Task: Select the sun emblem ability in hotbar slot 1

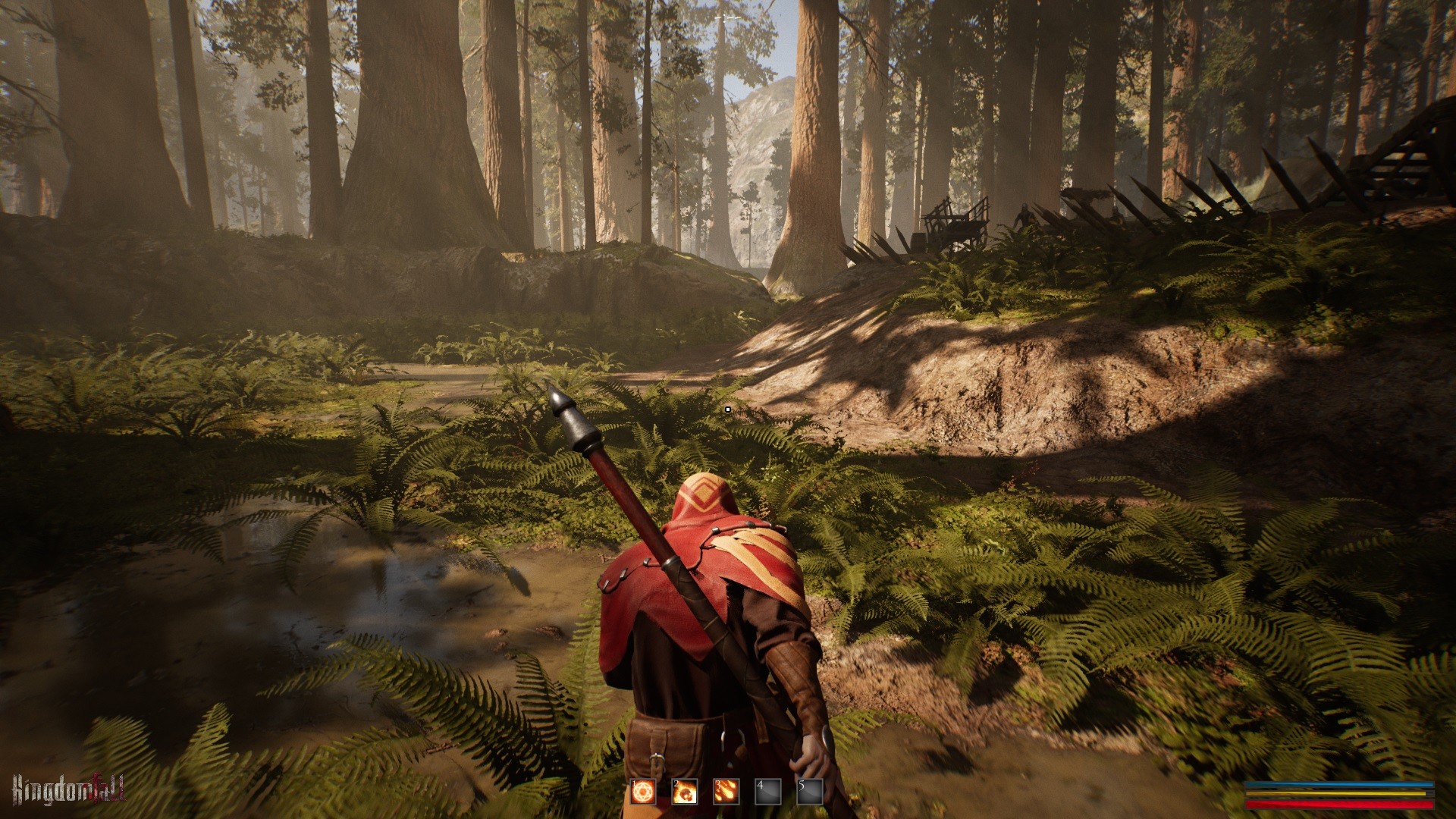Action: pyautogui.click(x=643, y=792)
